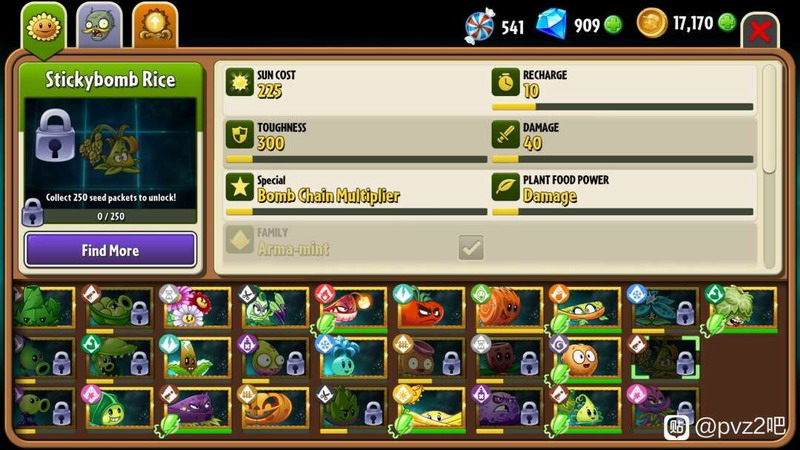Tap the Arma-mint family checkmark box

point(471,247)
